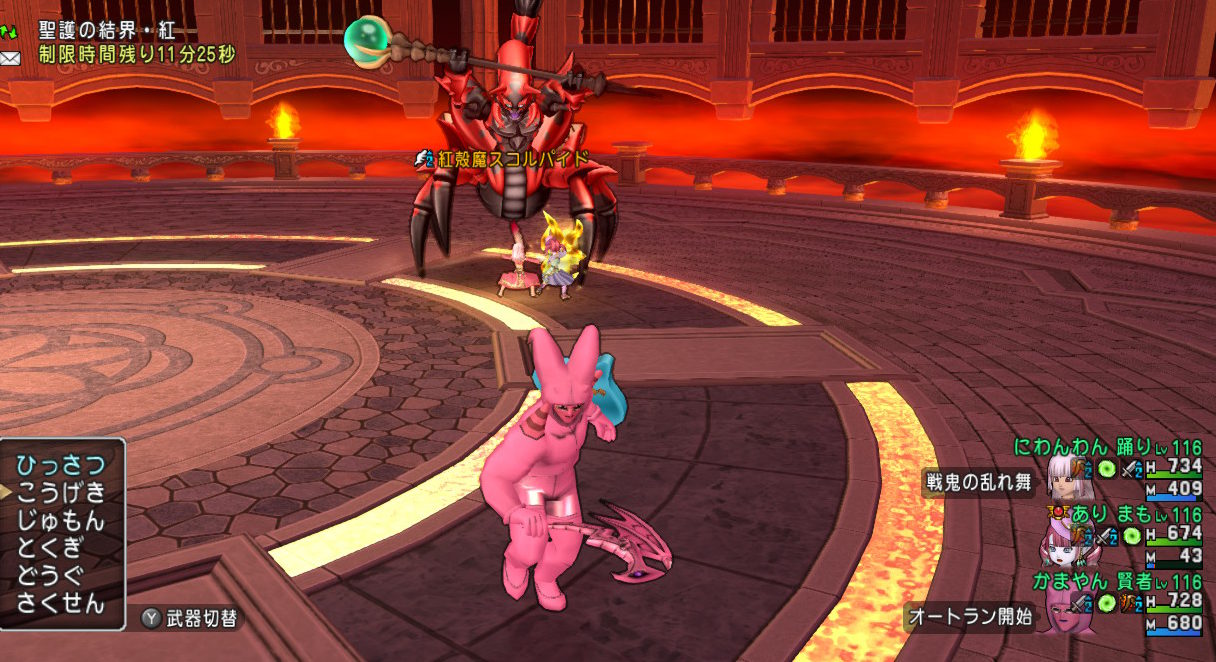
Task: Open the さくせん tactics command
Action: coord(61,602)
